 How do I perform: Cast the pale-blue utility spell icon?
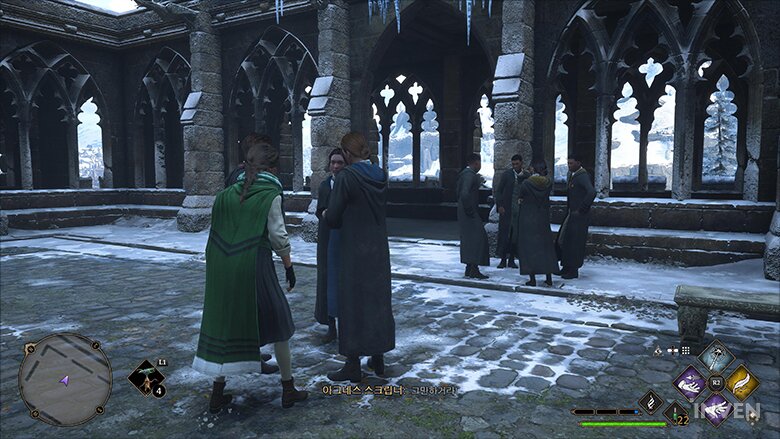[x=716, y=357]
